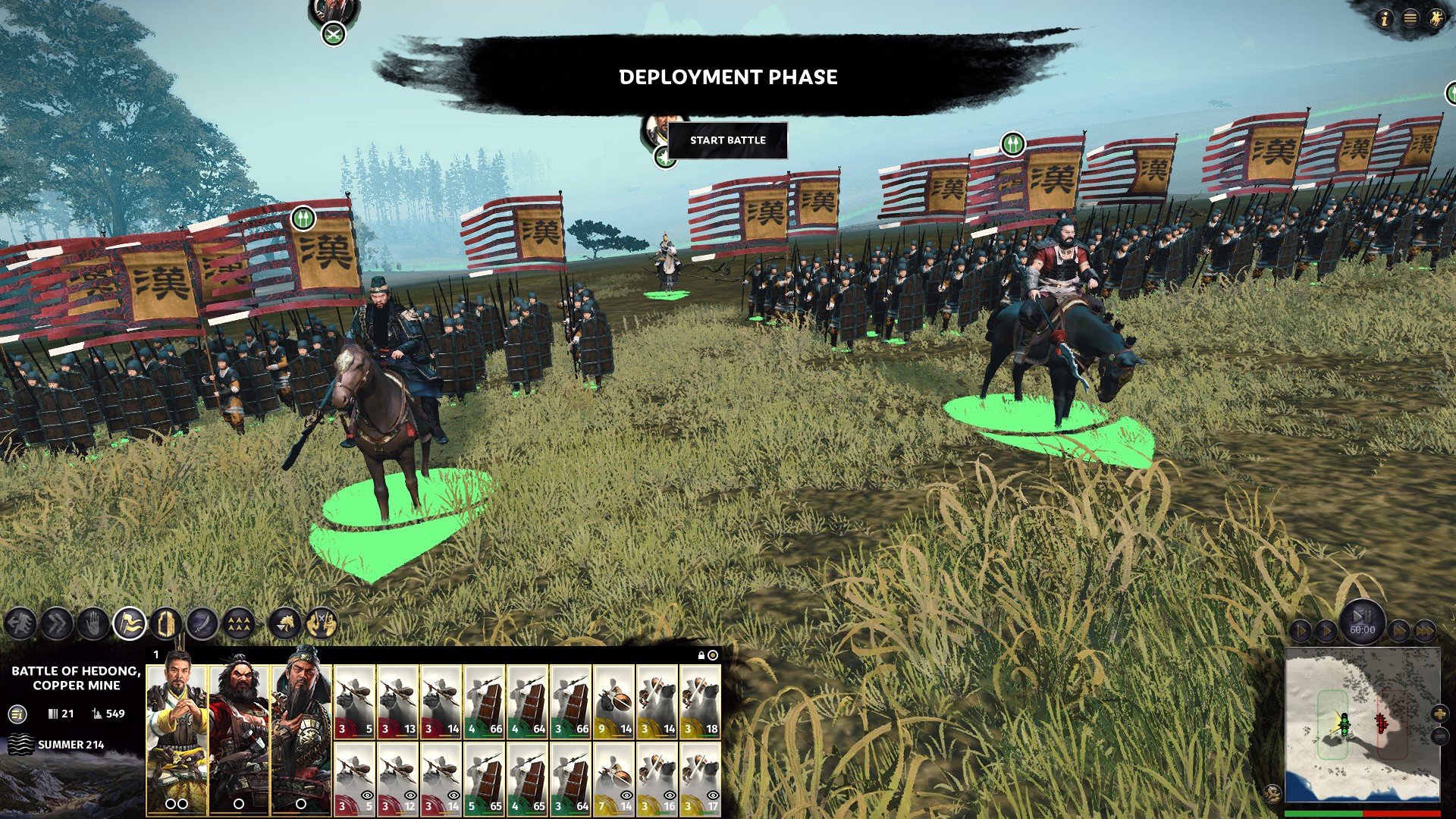Zoom in the minimap with the plus button
The height and width of the screenshot is (819, 1456).
point(1439,714)
